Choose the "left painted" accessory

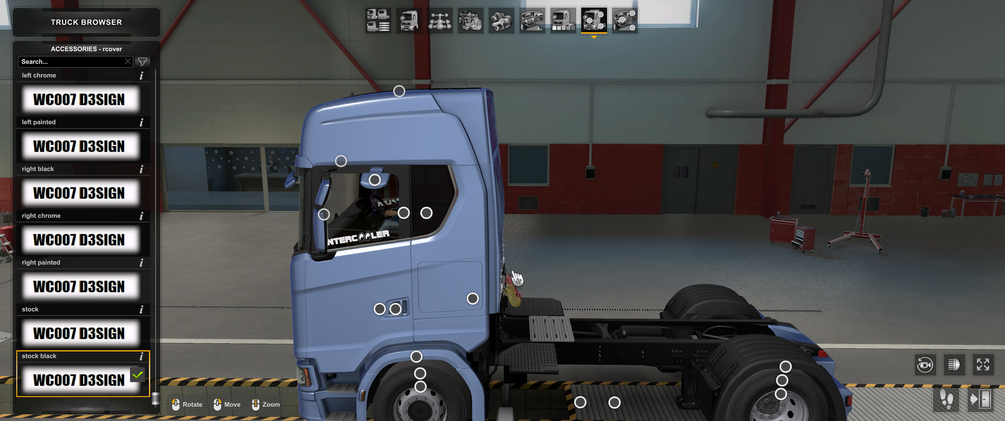pos(79,146)
